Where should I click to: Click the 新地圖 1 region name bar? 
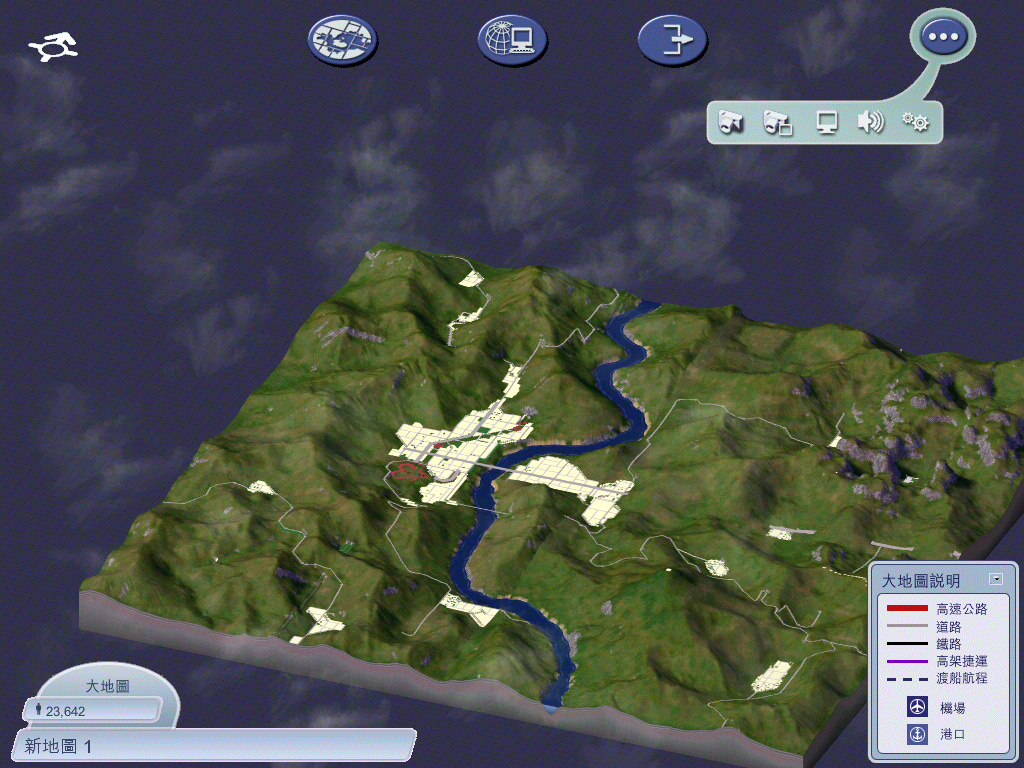point(215,745)
